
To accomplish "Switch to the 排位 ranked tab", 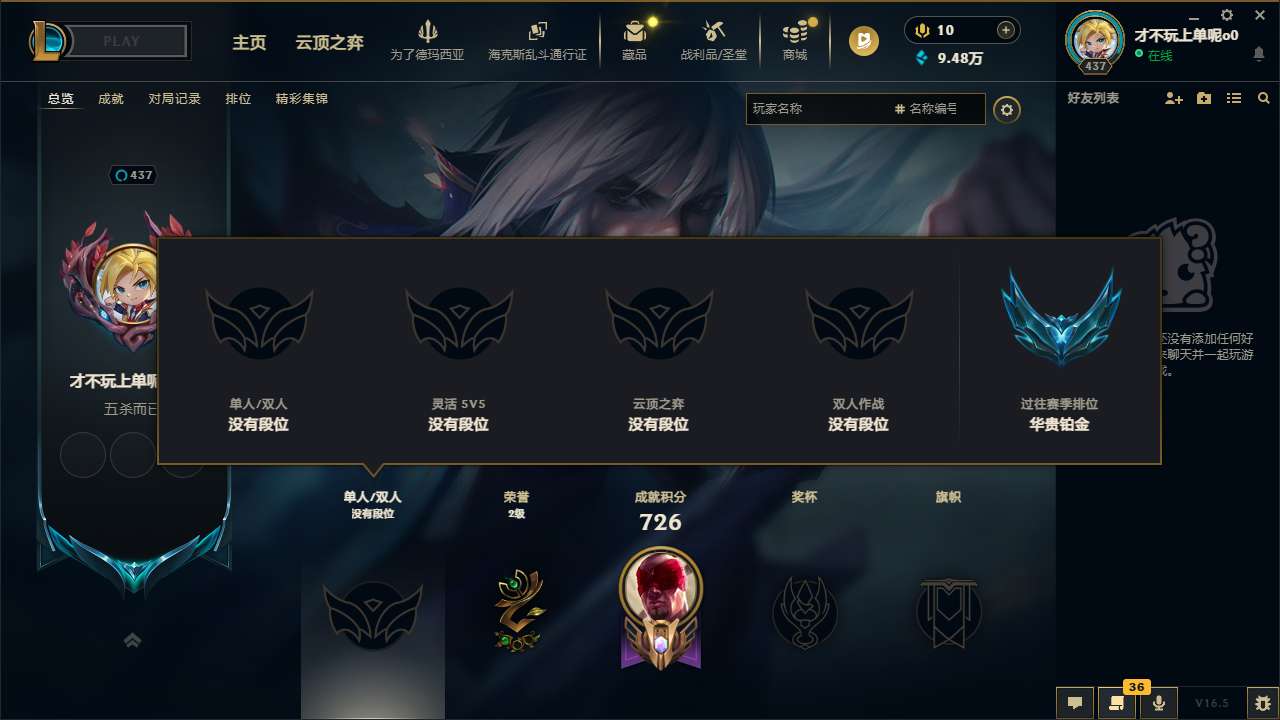I will coord(239,98).
